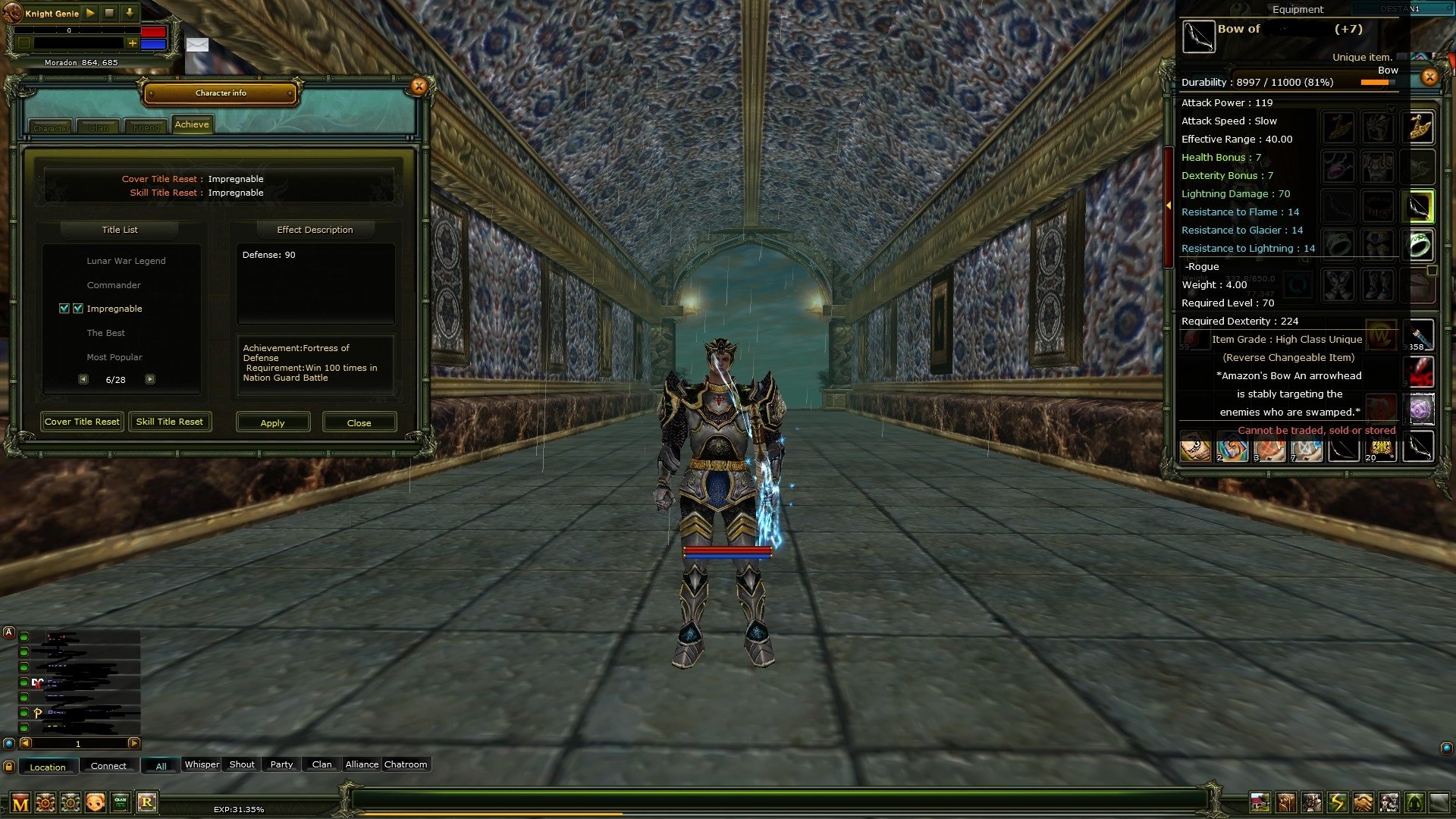The image size is (1456, 819).
Task: Click the handshake trade skill icon
Action: point(1362,801)
